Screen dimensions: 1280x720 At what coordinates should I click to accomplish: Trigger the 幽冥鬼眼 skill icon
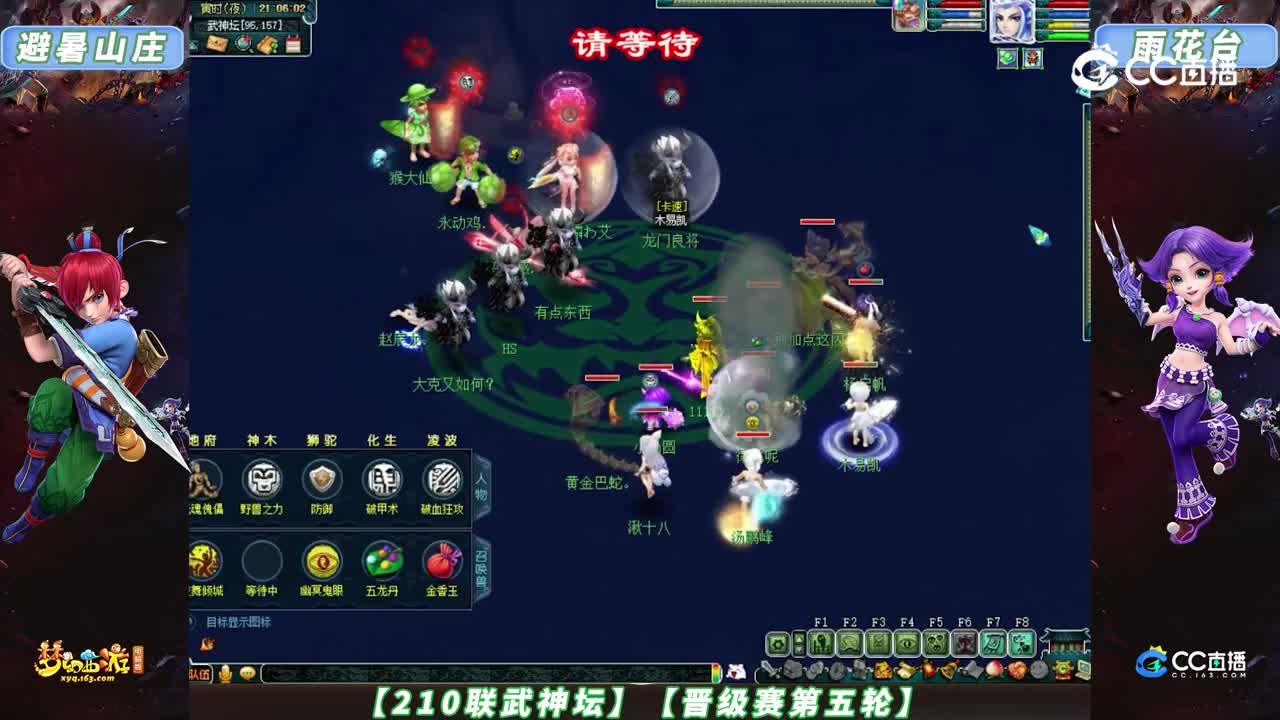[x=322, y=563]
